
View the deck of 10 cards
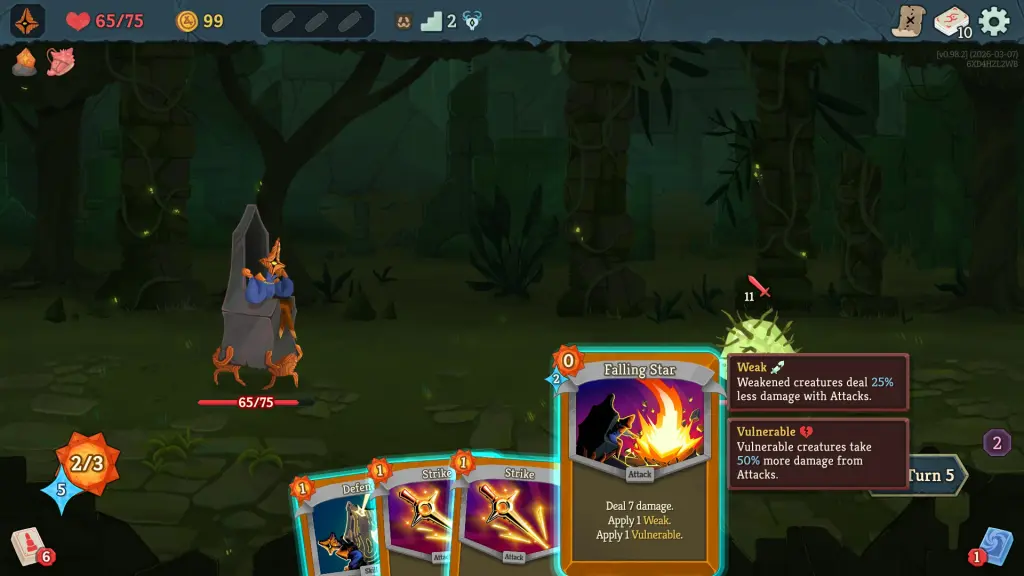point(951,21)
